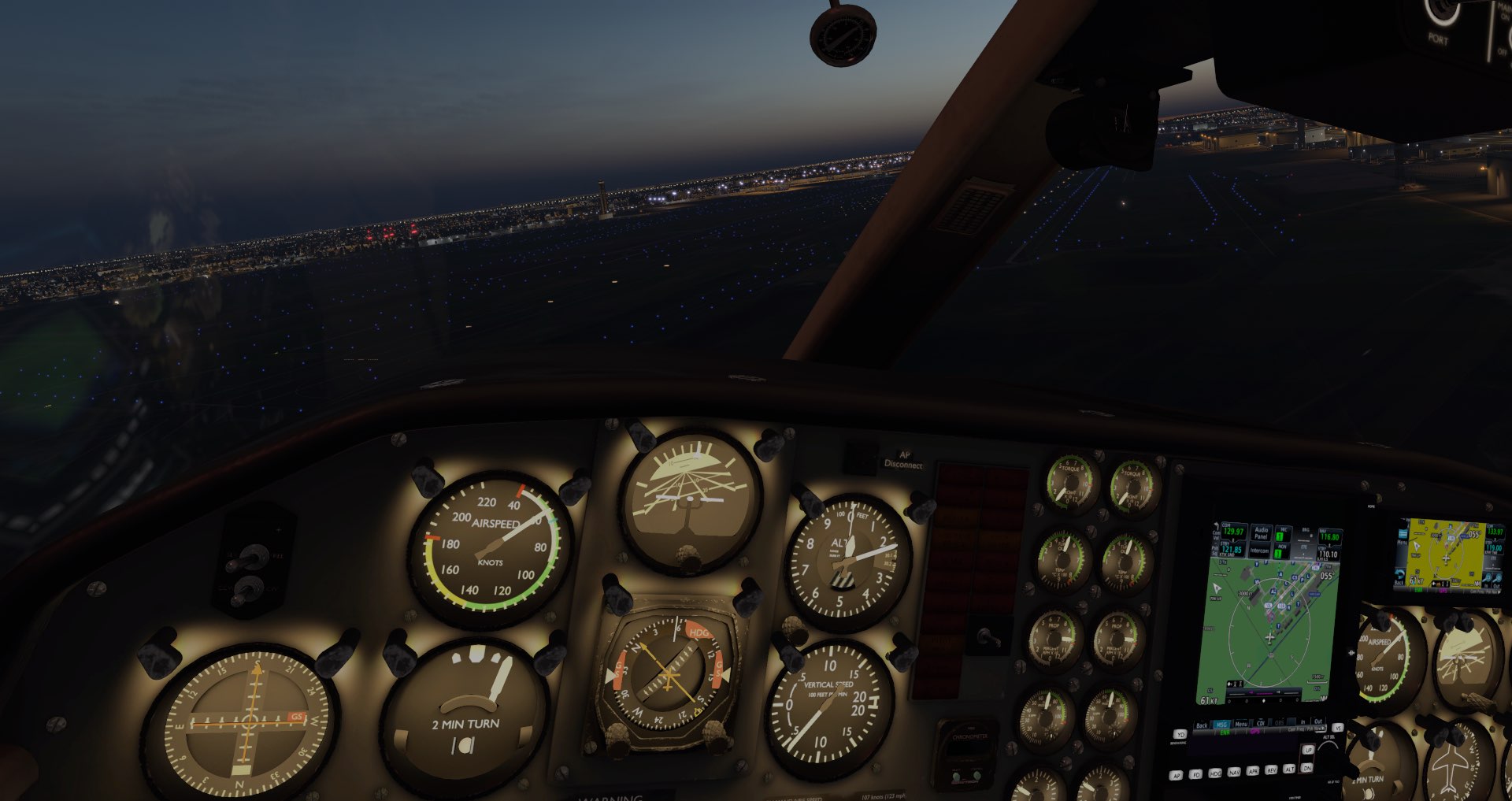The width and height of the screenshot is (1512, 801).
Task: Toggle the FD flight director button
Action: pos(1196,775)
